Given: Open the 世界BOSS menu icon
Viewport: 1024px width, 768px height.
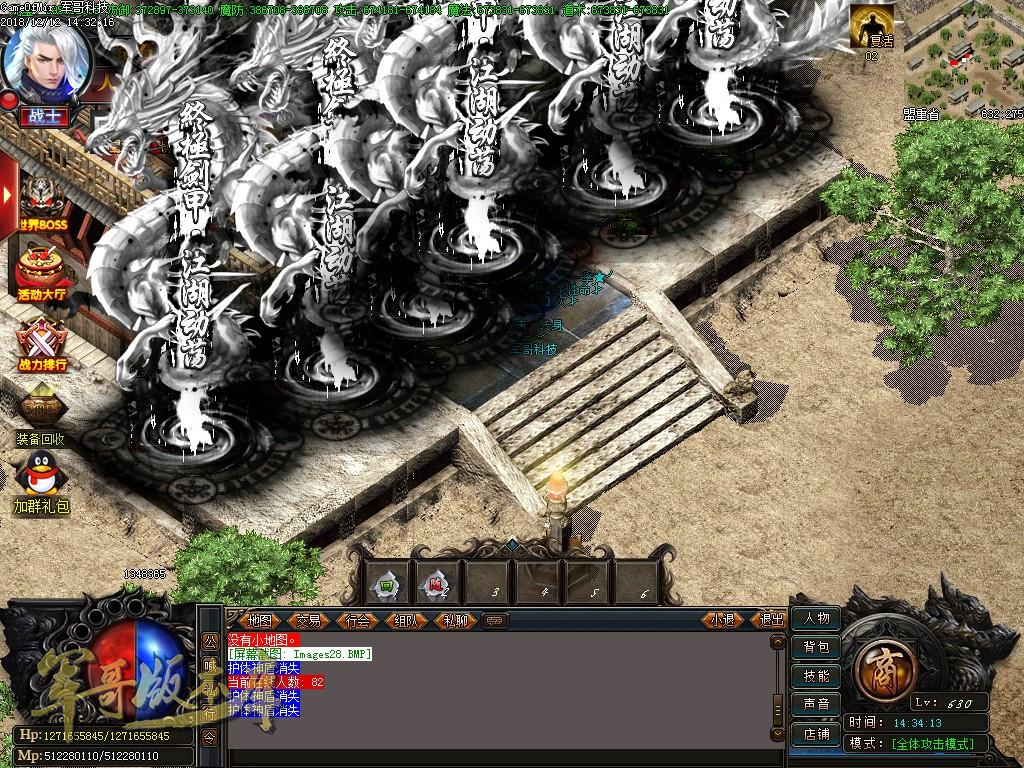Looking at the screenshot, I should click(43, 203).
